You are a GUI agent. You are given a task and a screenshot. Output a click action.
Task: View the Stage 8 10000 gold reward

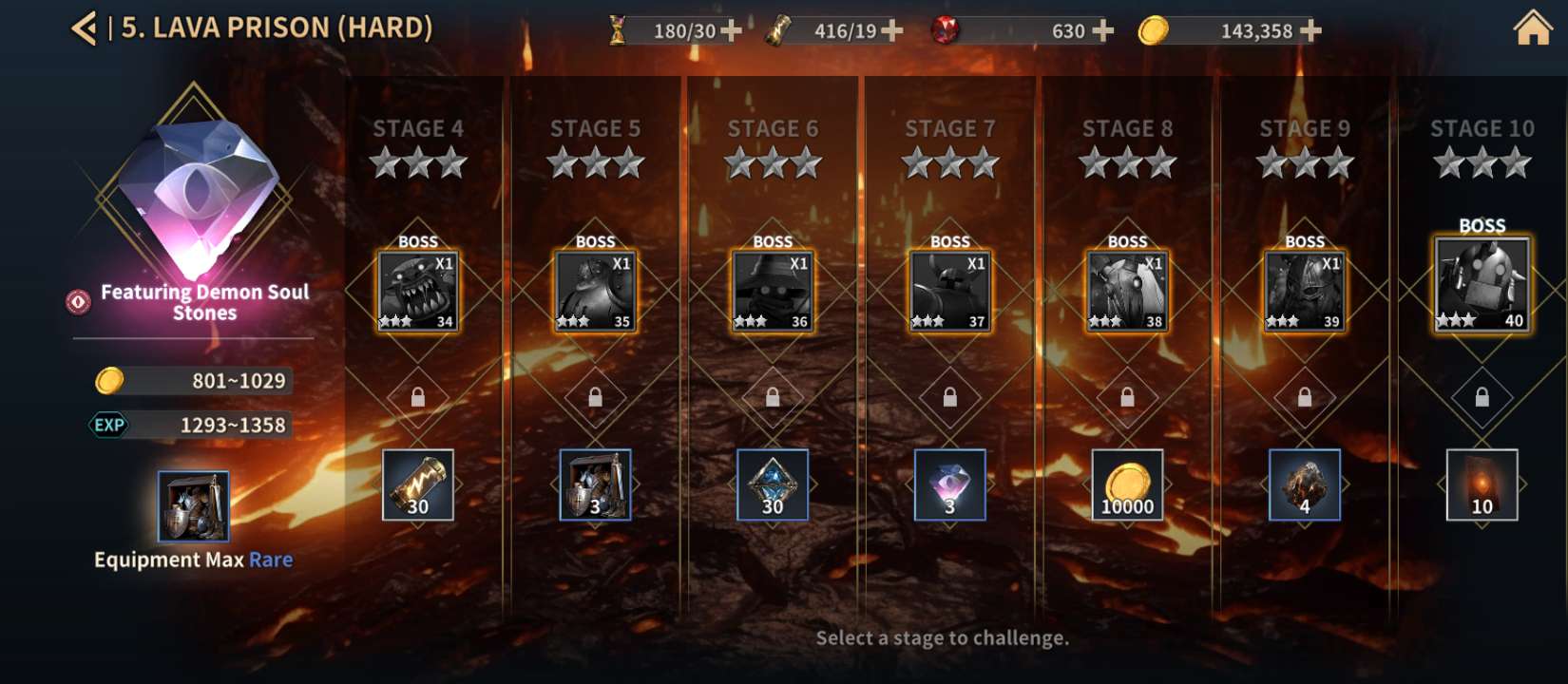click(1127, 484)
